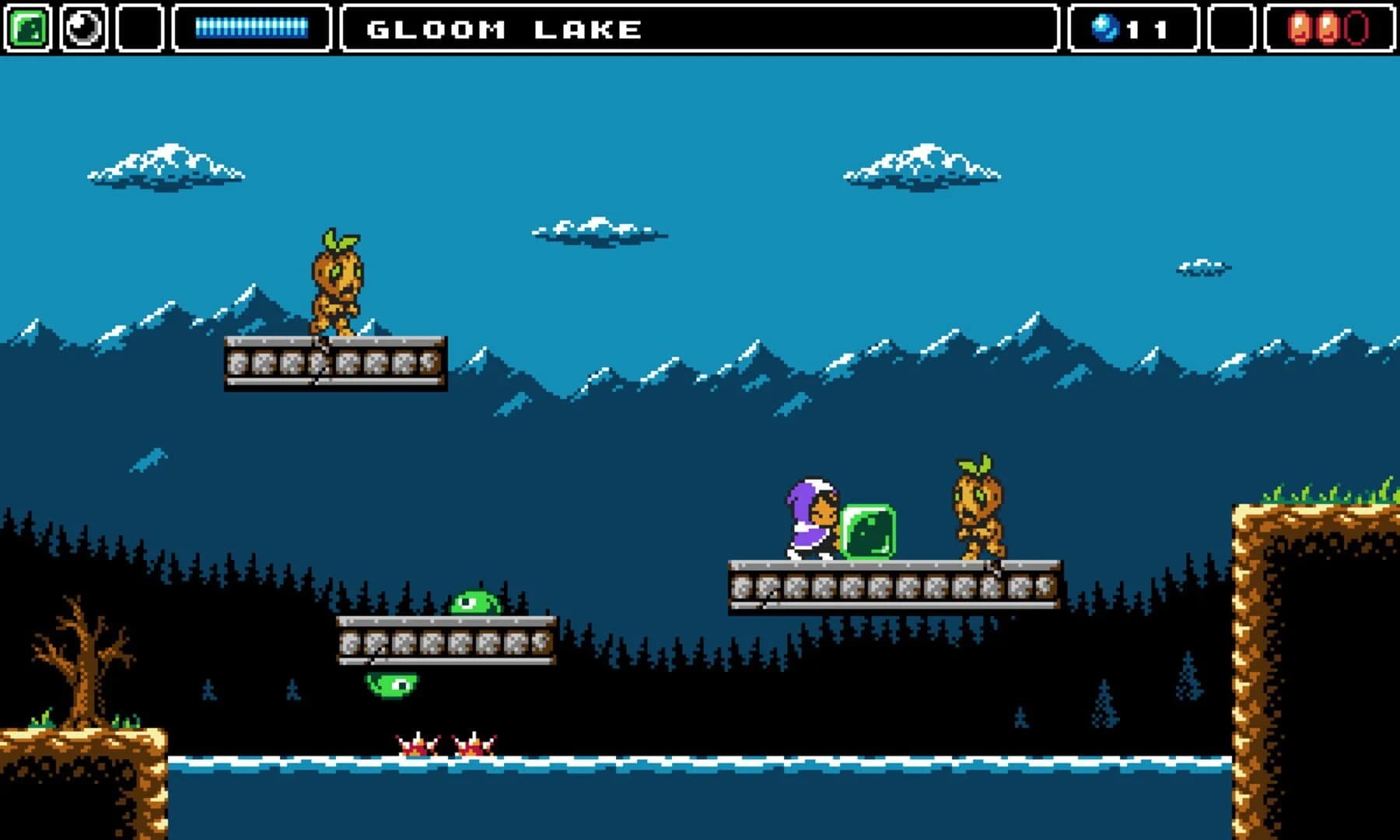Click the carrot enemy on the left platform
The width and height of the screenshot is (1400, 840).
pos(336,288)
